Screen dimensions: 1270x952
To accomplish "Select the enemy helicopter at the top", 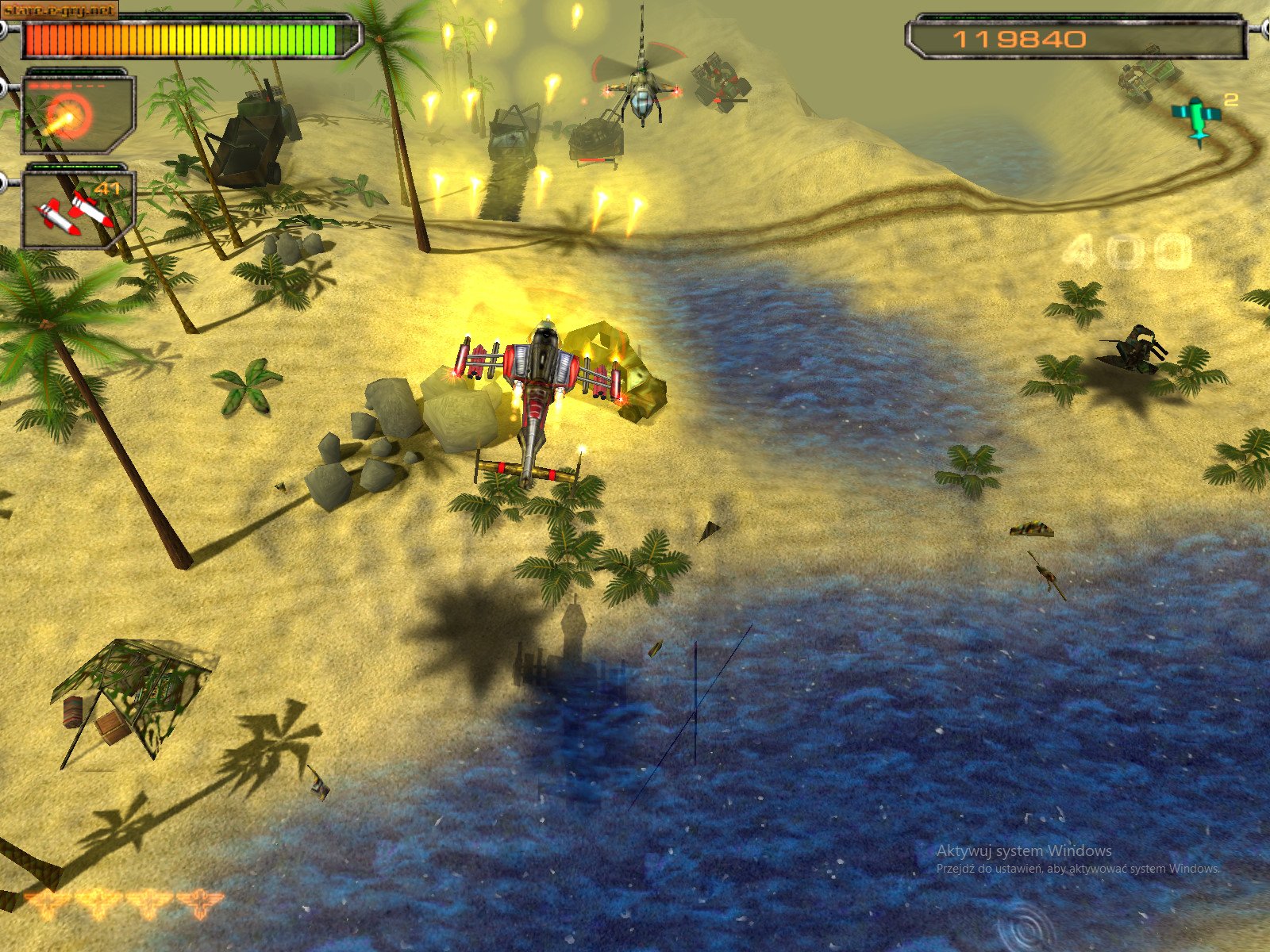I will 643,87.
